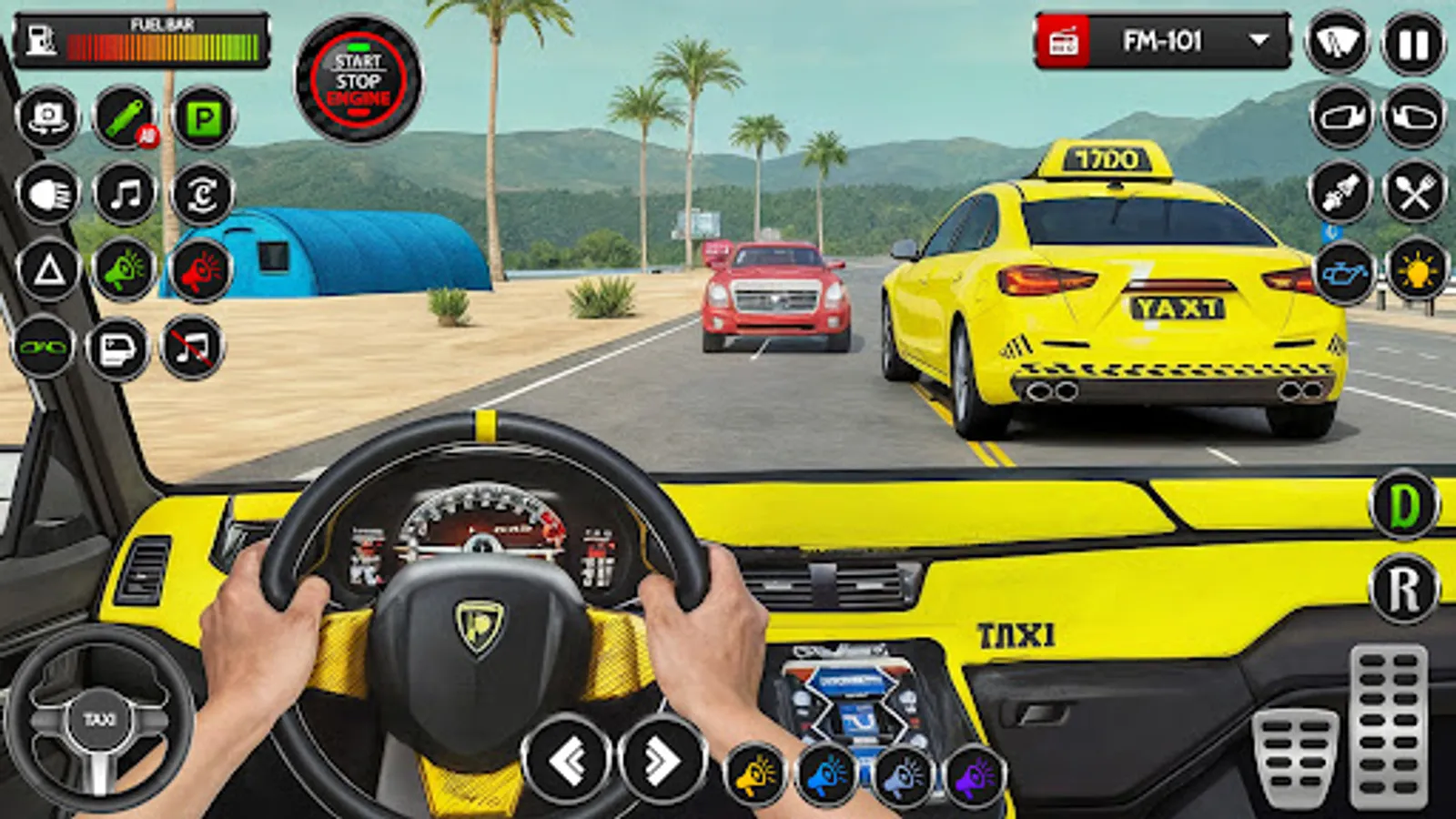
Task: Tap the wrench repair icon
Action: click(x=121, y=116)
